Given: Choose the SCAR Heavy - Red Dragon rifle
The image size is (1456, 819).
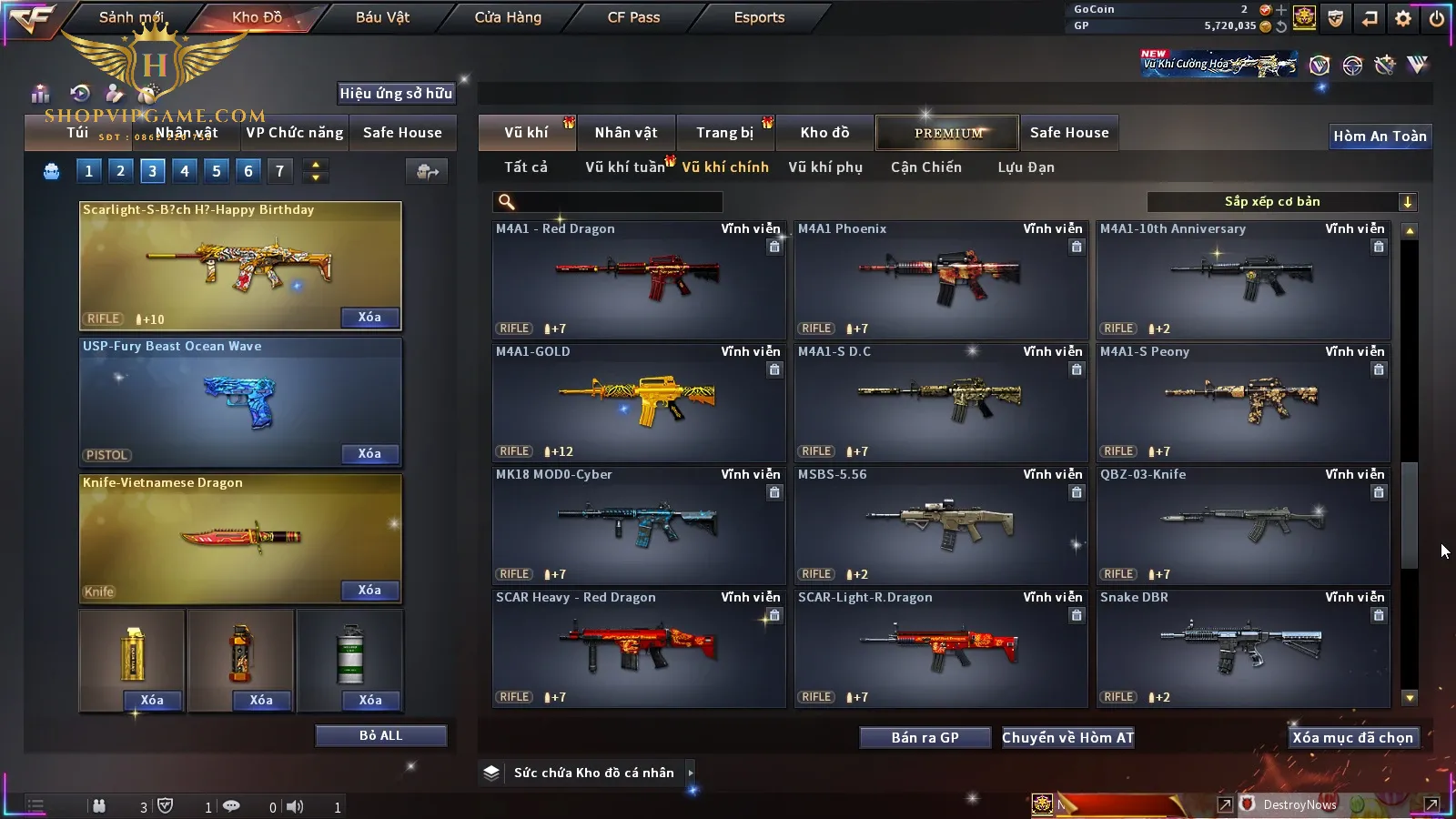Looking at the screenshot, I should [x=637, y=648].
